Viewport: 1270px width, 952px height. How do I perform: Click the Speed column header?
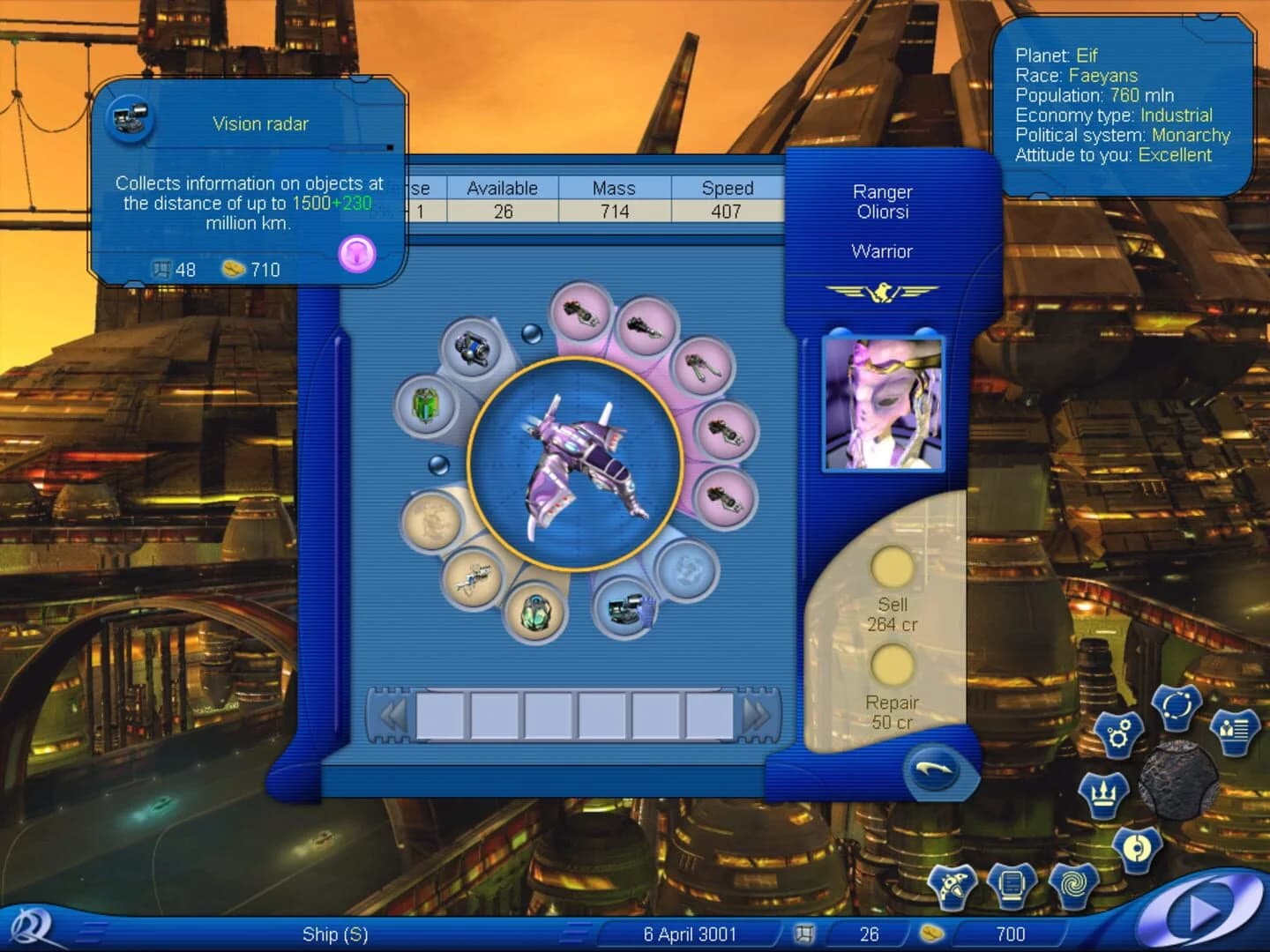[x=728, y=188]
